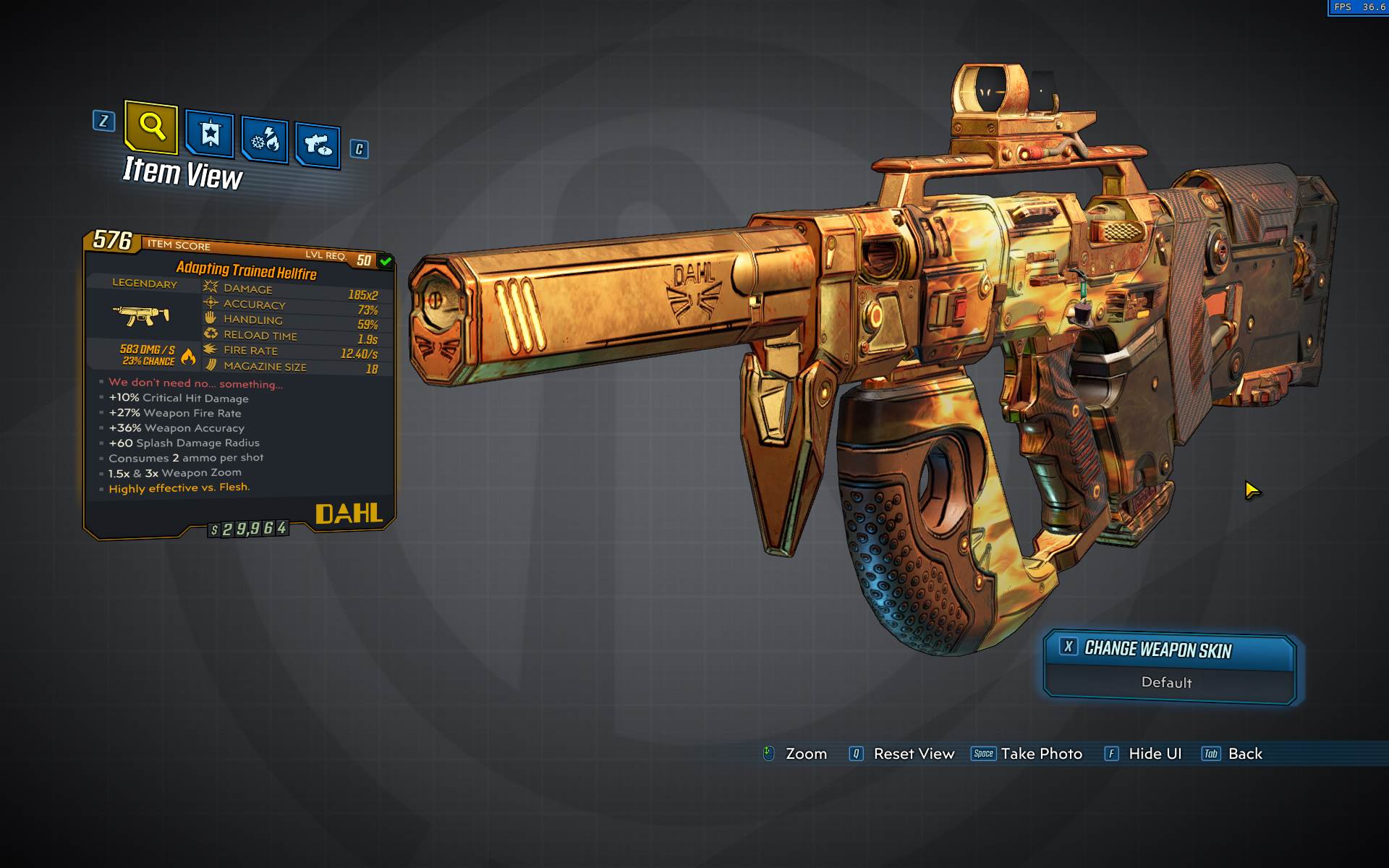This screenshot has height=868, width=1389.
Task: Click the Change Weapon Skin button
Action: pos(1168,650)
